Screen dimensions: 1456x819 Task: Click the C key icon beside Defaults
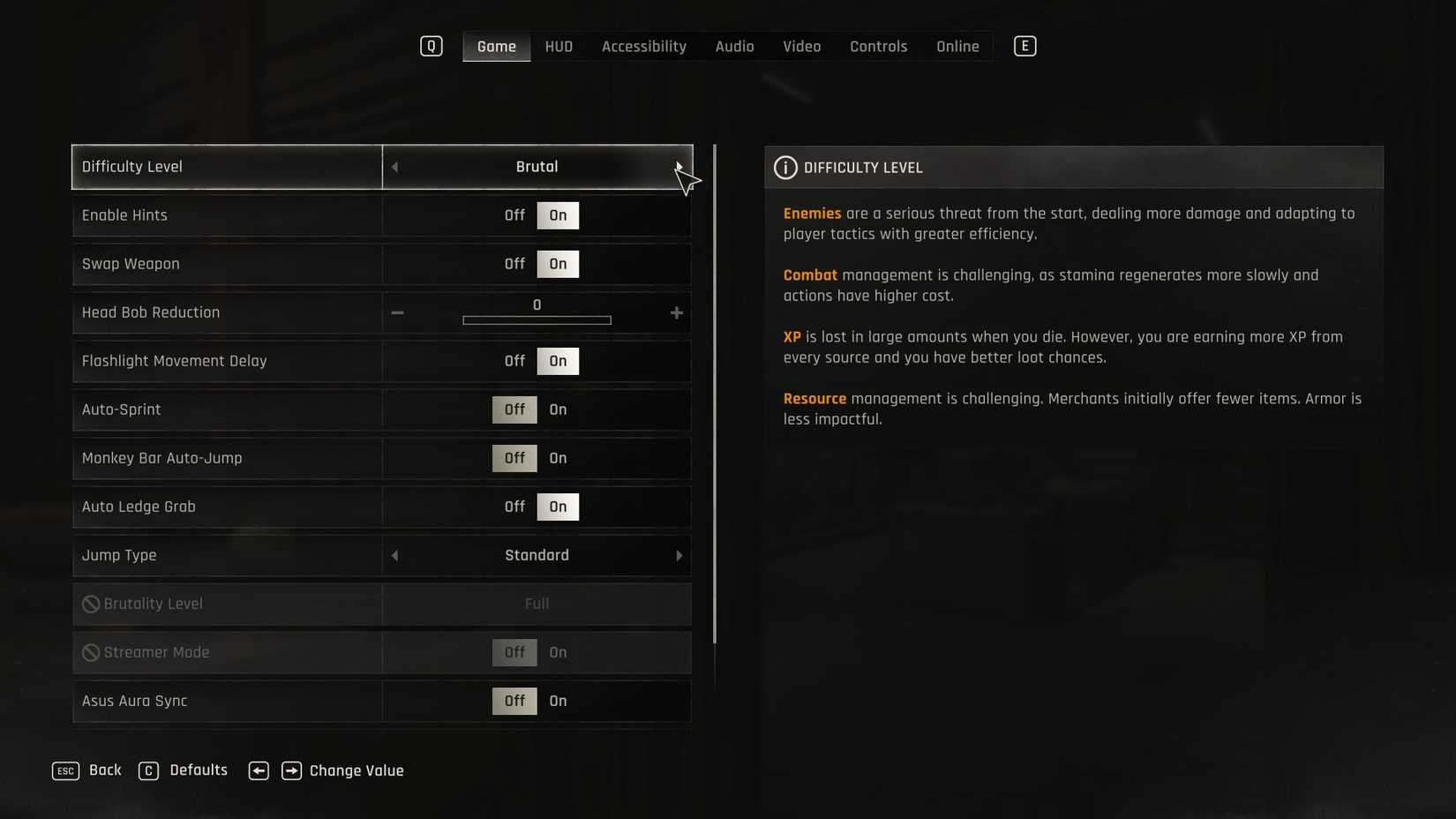pos(148,771)
